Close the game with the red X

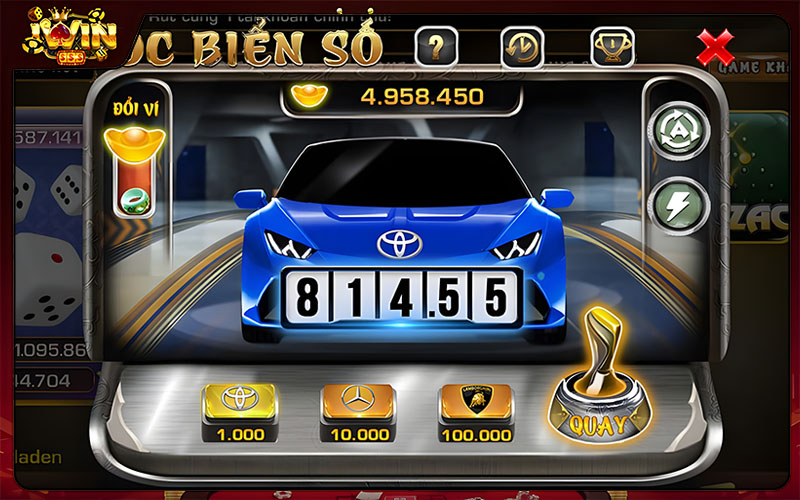(x=715, y=45)
